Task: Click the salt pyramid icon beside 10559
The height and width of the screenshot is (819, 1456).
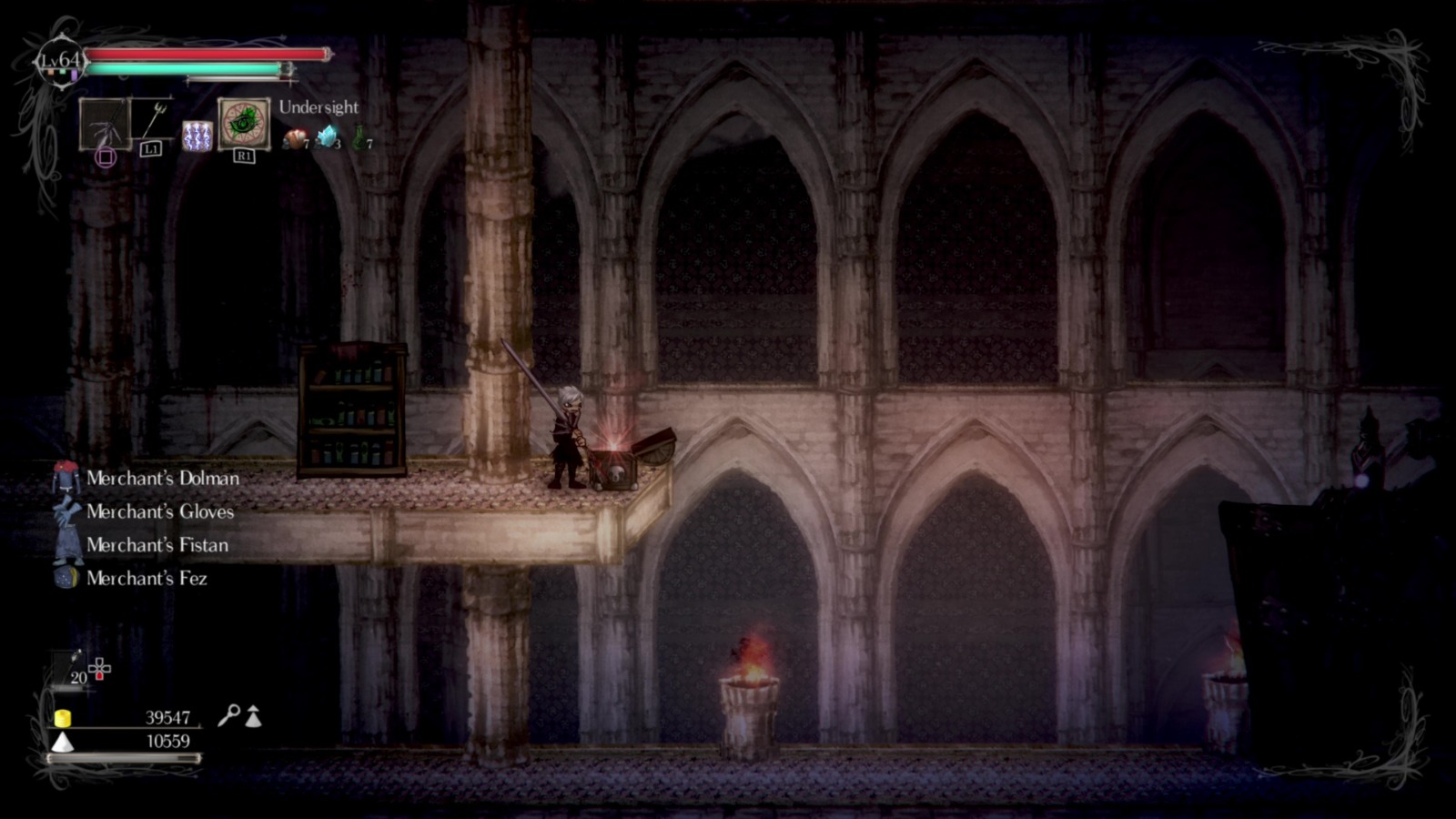Action: click(x=63, y=743)
